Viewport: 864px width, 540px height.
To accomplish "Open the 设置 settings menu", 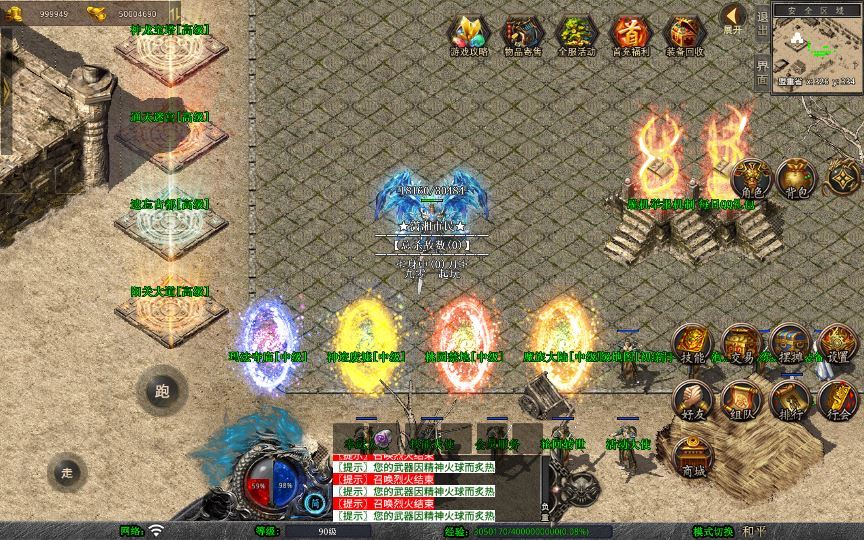I will tap(838, 345).
